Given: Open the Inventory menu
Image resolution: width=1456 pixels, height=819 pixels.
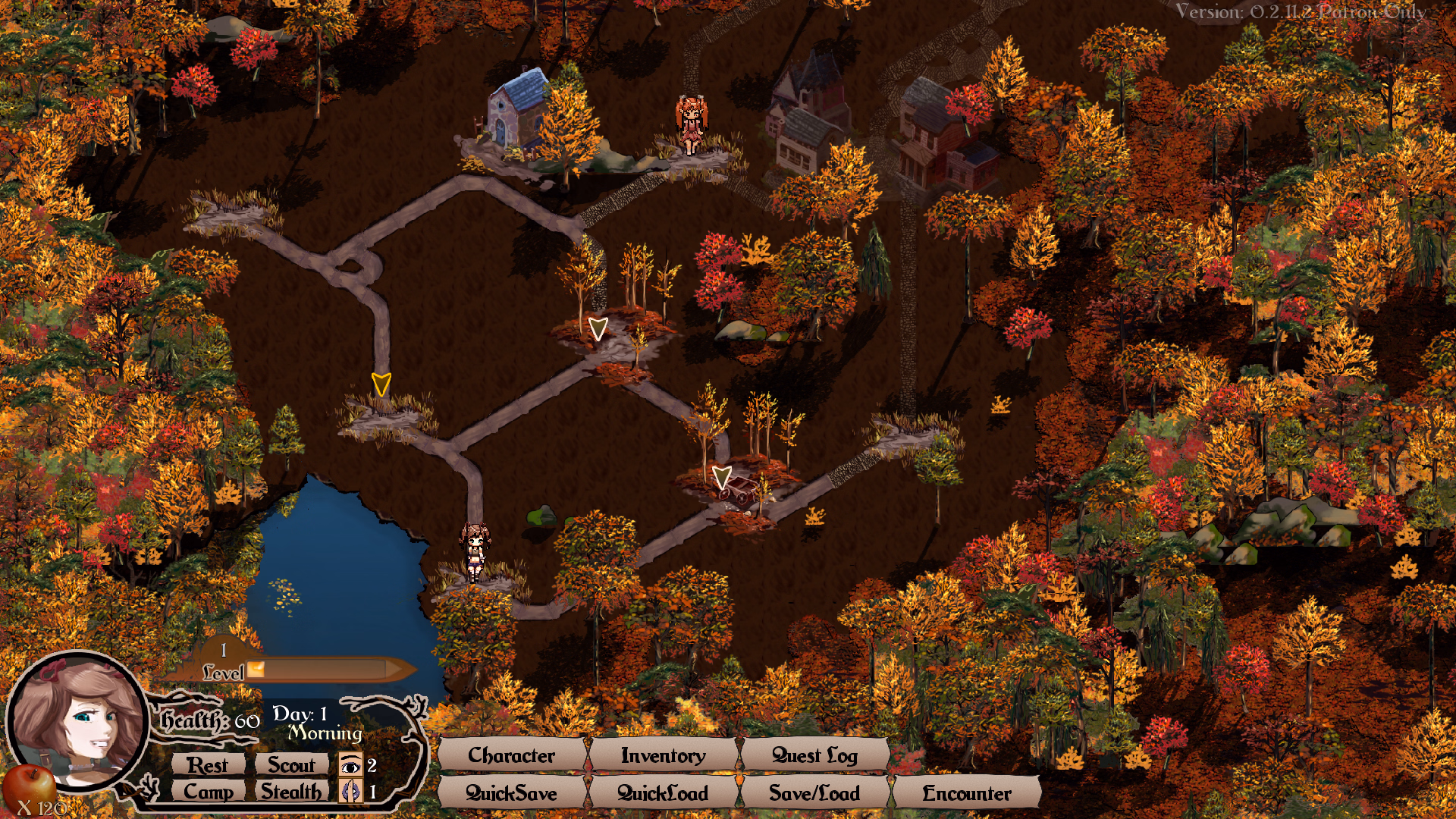Looking at the screenshot, I should pyautogui.click(x=662, y=755).
